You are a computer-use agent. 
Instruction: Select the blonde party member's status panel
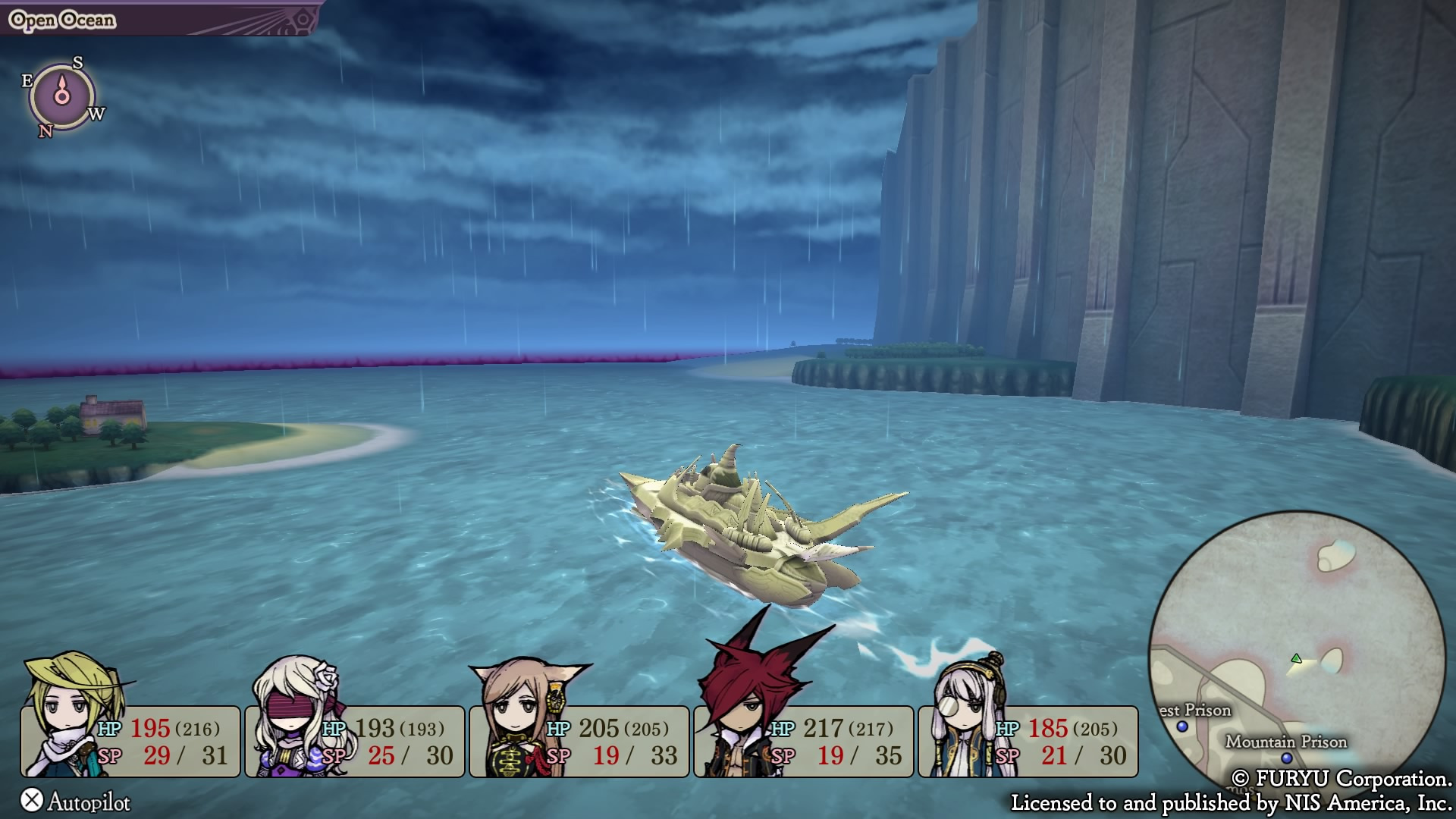[130, 741]
